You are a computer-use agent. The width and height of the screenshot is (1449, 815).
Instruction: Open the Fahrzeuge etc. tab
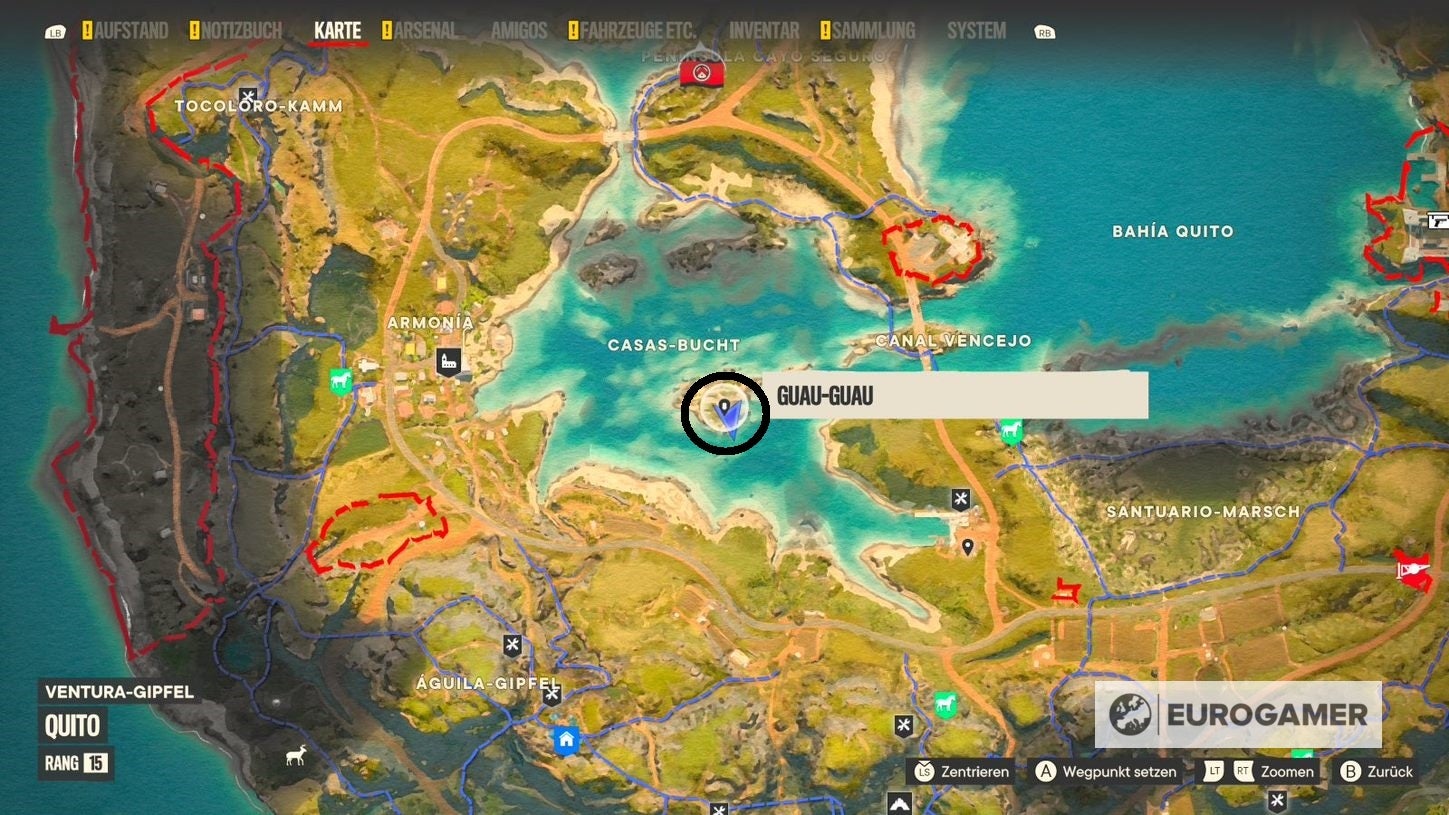tap(639, 31)
